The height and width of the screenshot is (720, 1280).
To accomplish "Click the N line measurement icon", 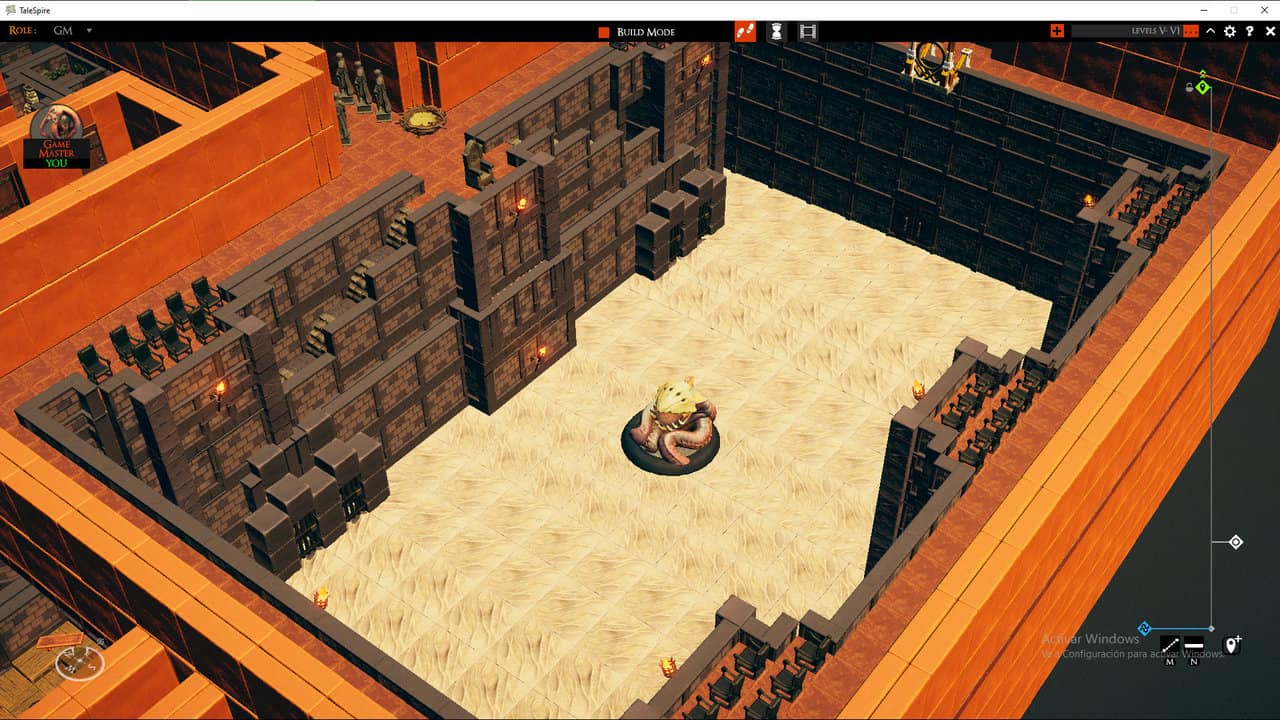I will coord(1193,645).
